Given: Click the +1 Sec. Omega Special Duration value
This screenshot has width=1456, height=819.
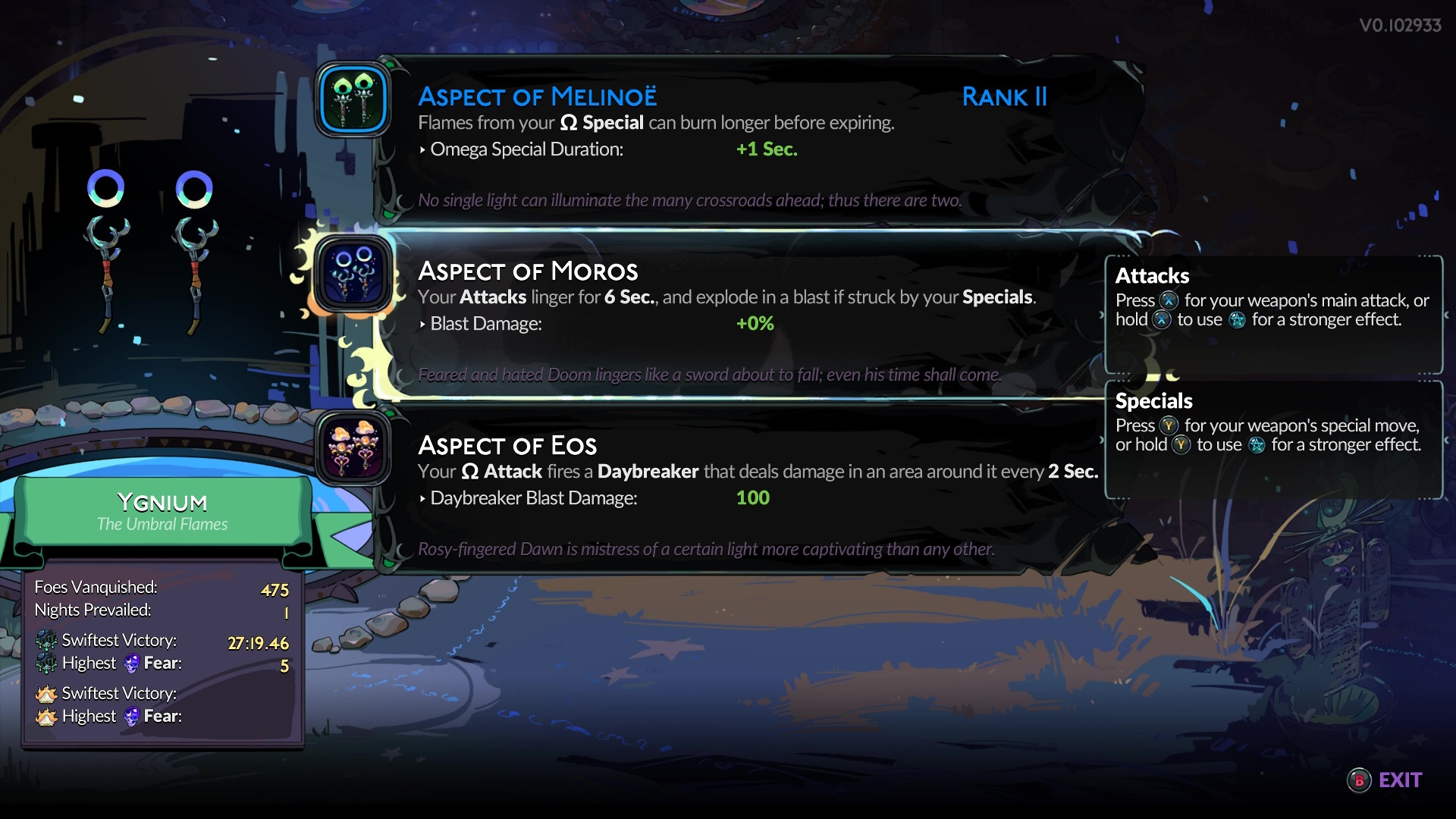Looking at the screenshot, I should point(766,149).
